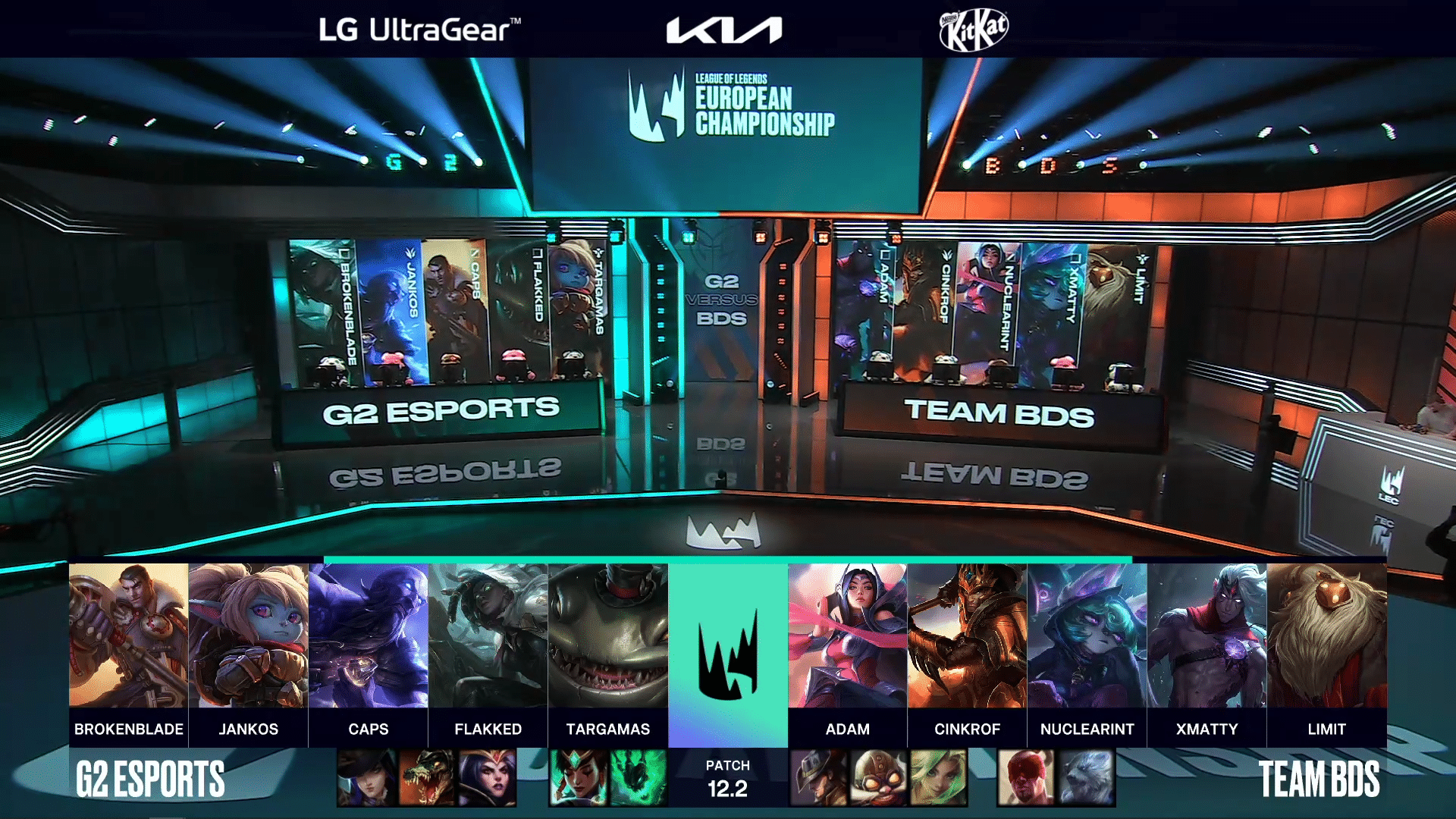Select the banned Lee Sin icon
This screenshot has height=819, width=1456.
click(x=1026, y=777)
